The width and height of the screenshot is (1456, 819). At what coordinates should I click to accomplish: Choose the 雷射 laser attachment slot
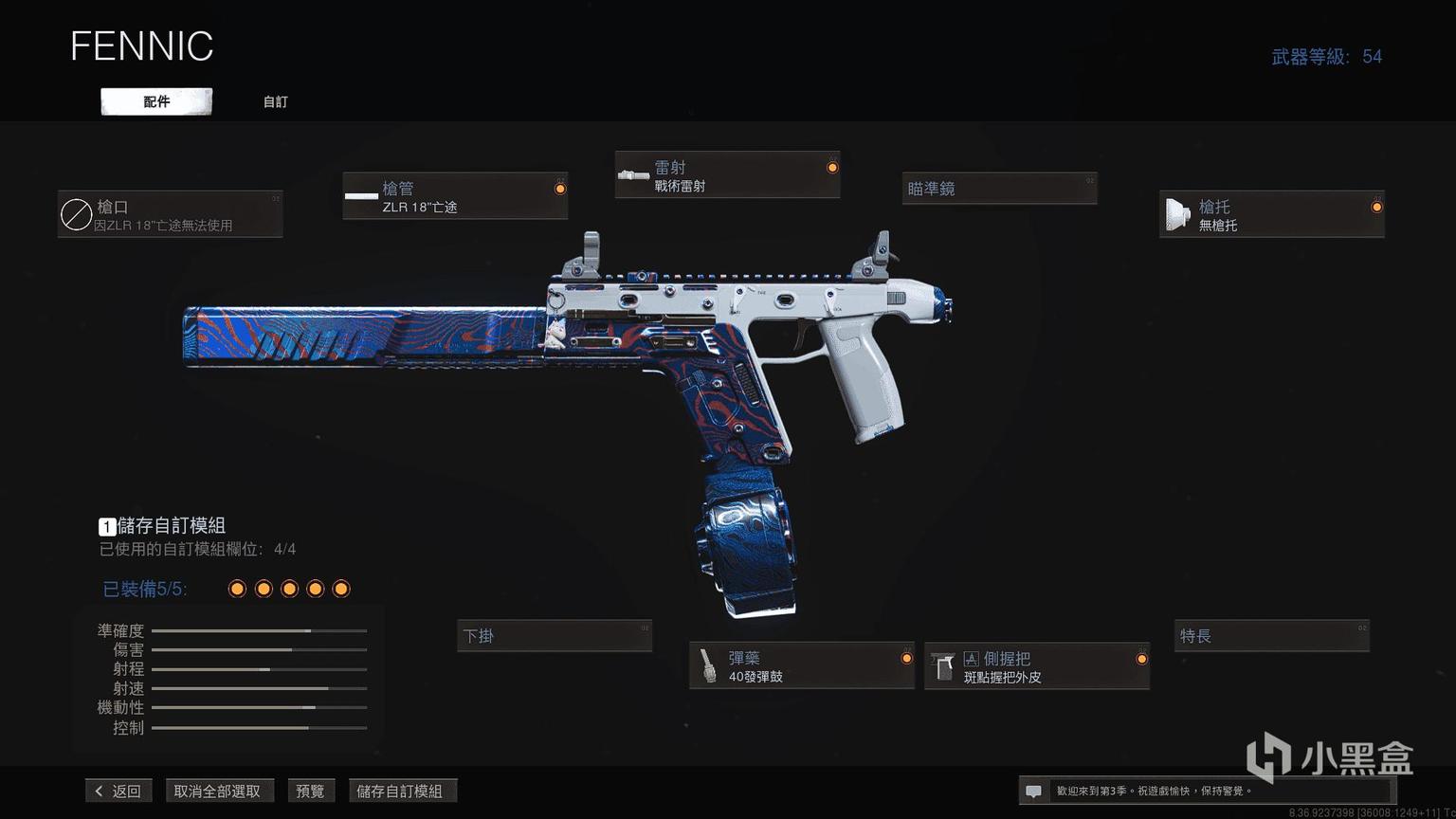(727, 175)
